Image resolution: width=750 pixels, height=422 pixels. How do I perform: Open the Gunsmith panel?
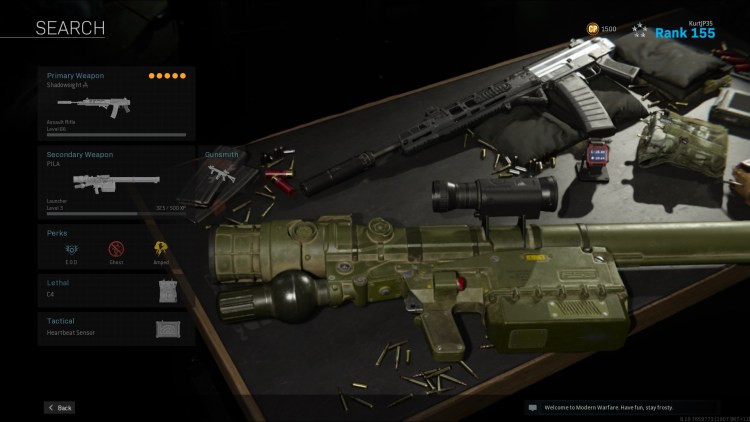(221, 176)
